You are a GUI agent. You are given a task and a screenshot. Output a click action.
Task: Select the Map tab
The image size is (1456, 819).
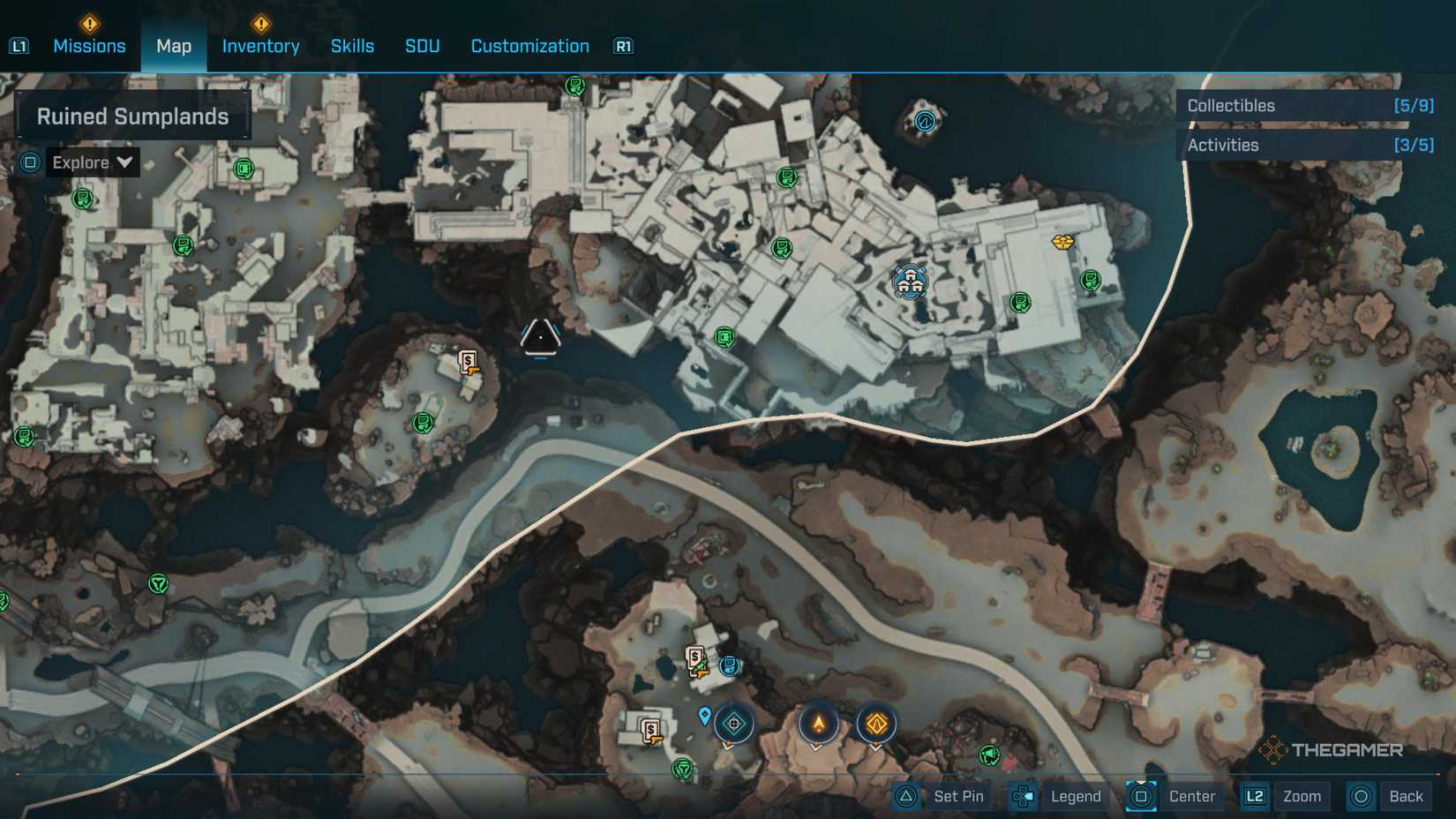pos(174,46)
